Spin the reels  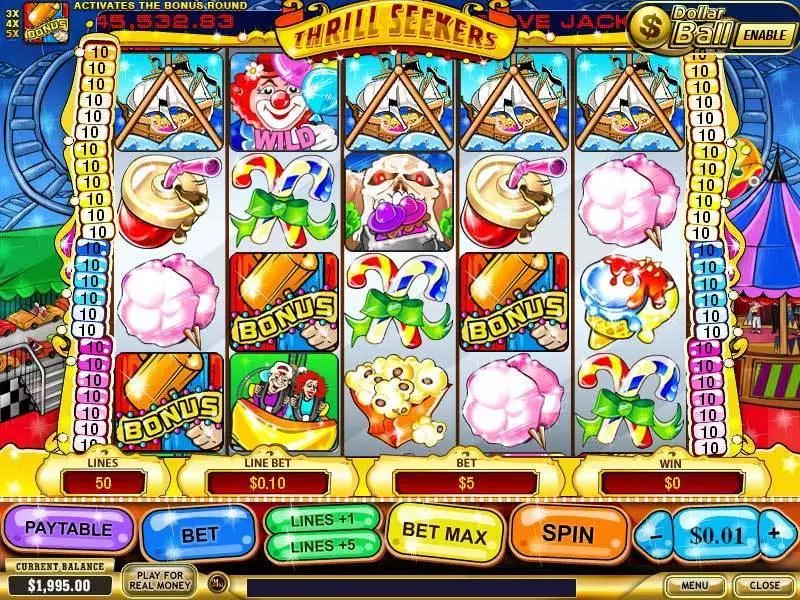click(567, 534)
